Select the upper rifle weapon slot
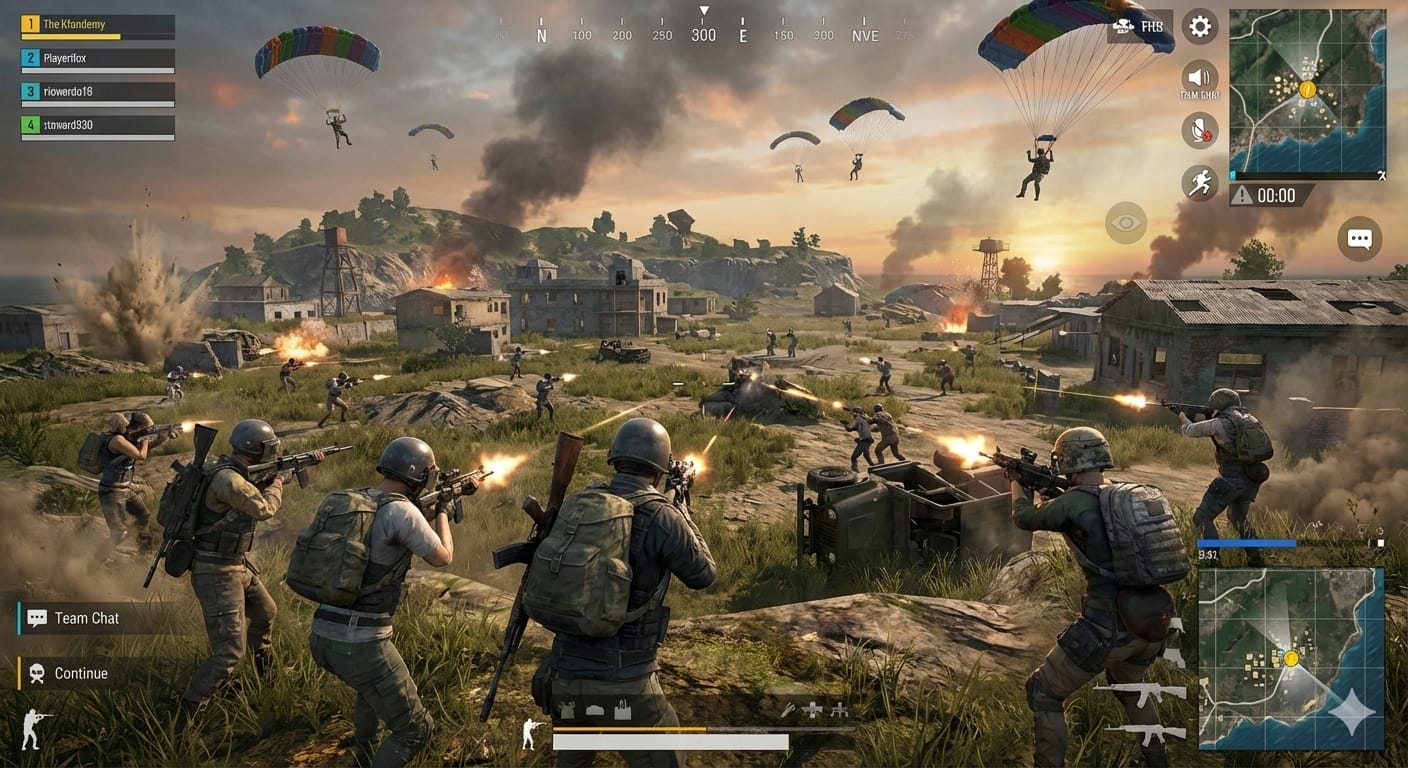 tap(1139, 691)
